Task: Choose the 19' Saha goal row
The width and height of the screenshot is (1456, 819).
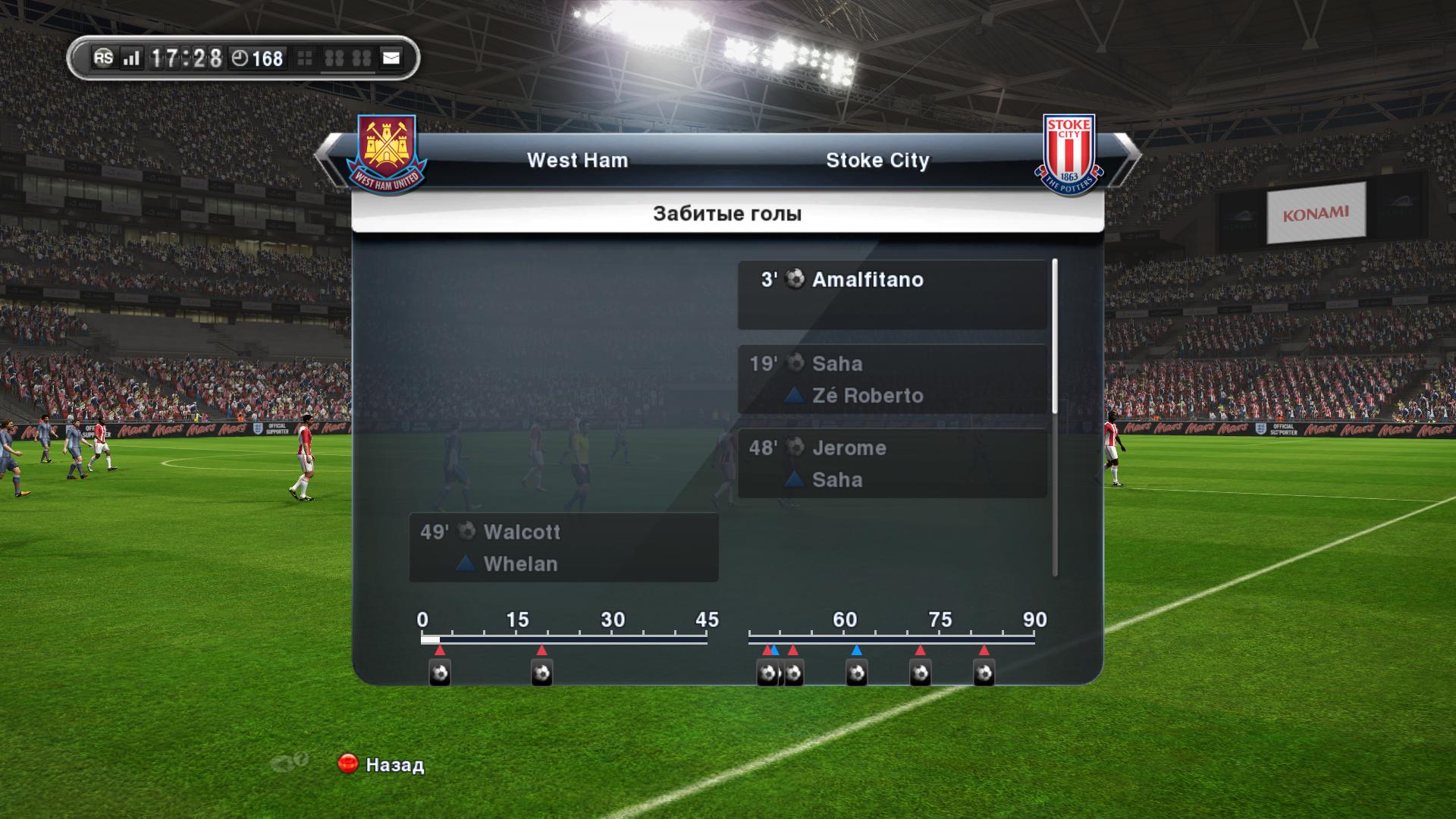Action: pyautogui.click(x=892, y=379)
